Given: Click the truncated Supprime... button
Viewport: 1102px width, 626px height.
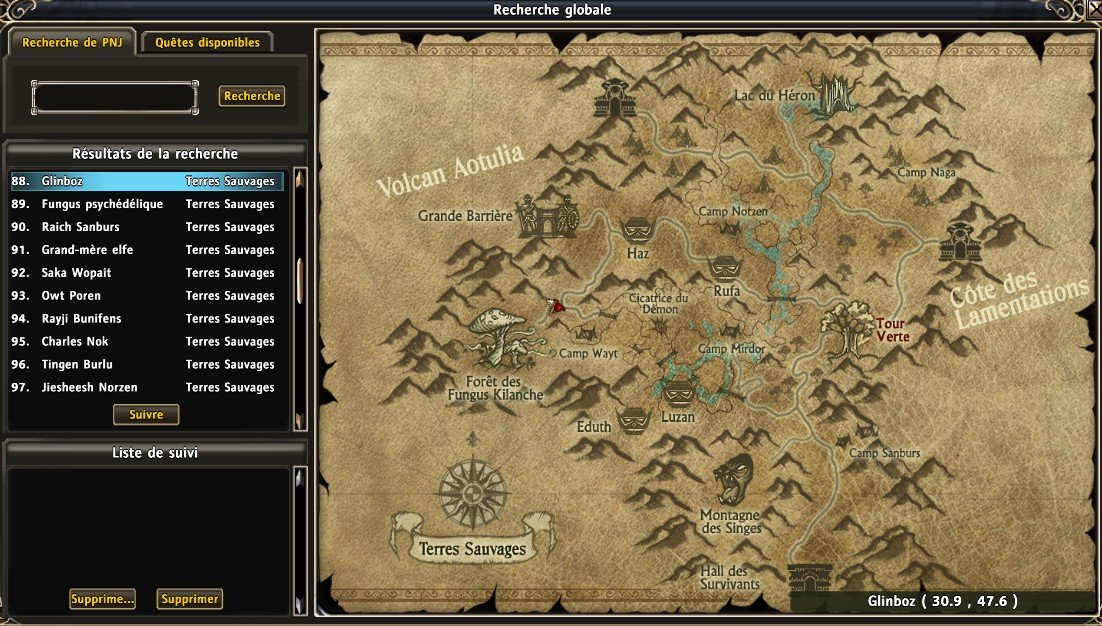Looking at the screenshot, I should [x=103, y=599].
